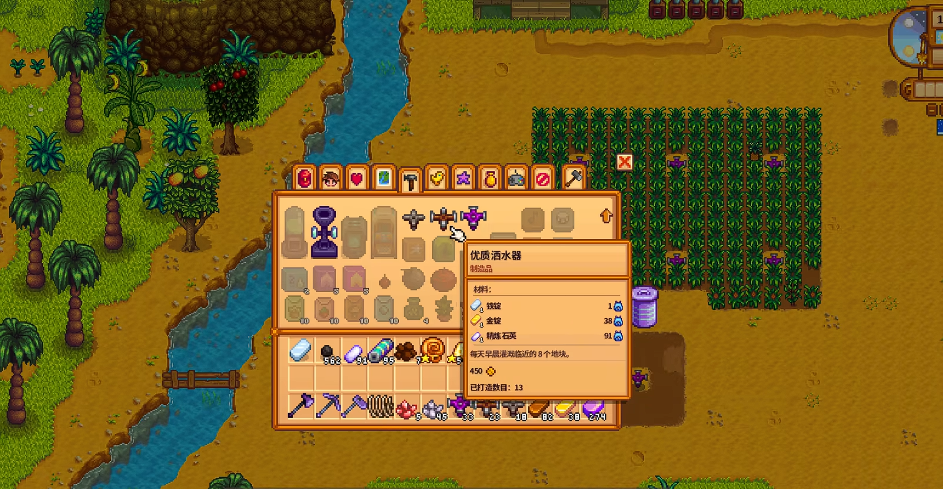Screen dimensions: 943x489
Task: Open the heart social tab
Action: [357, 178]
